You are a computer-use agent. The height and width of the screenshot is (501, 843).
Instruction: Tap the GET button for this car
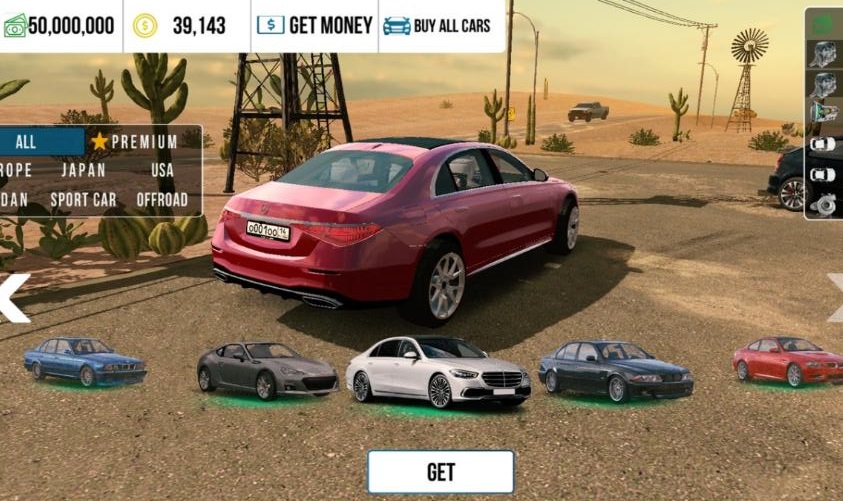(440, 472)
